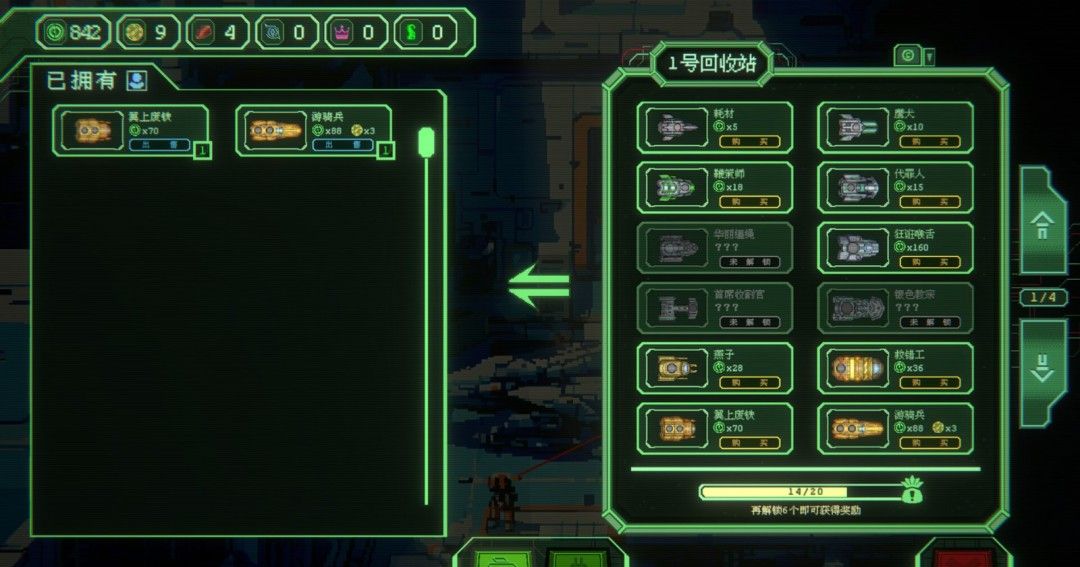Buy 翼上废铁 from the recycling station
This screenshot has width=1080, height=567.
pyautogui.click(x=749, y=443)
